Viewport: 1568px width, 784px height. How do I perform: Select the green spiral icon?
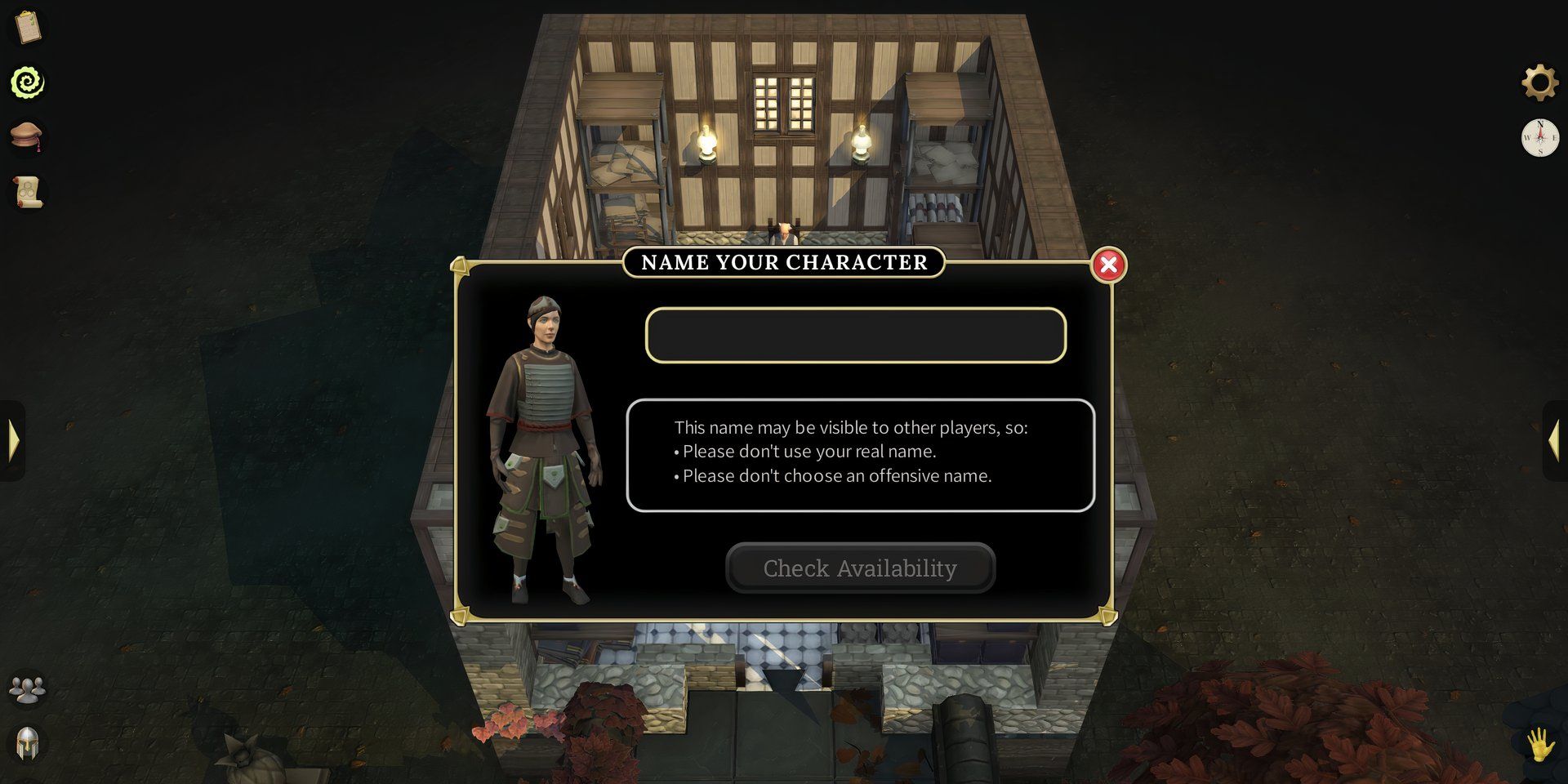coord(28,82)
